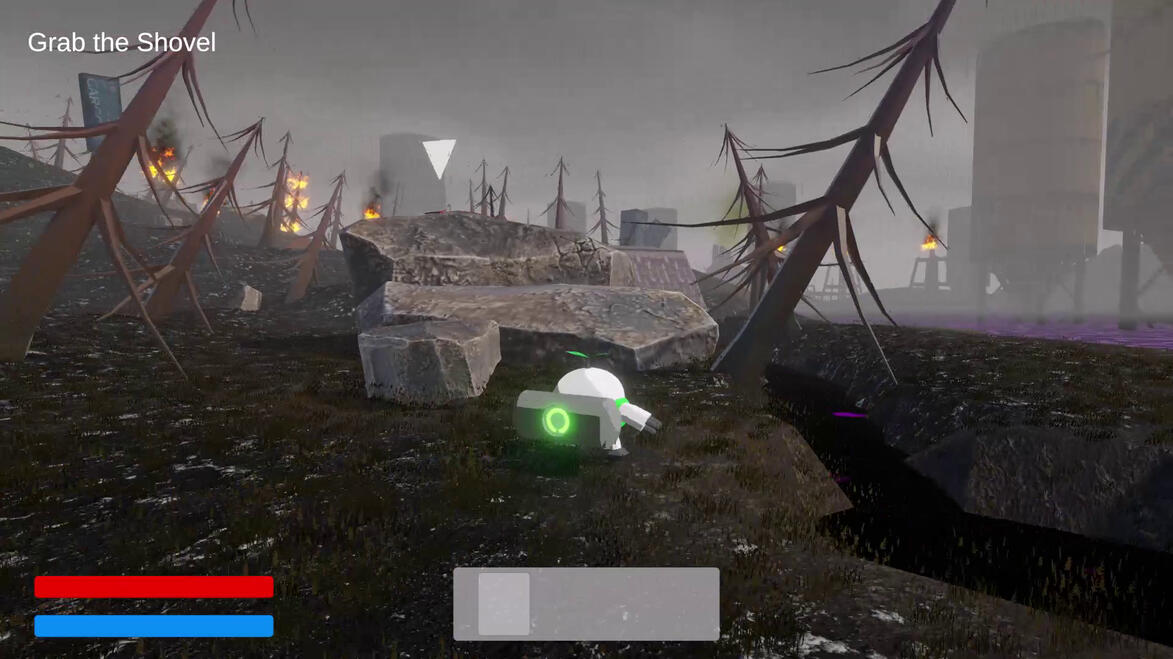Select the highlighted hotbar slot

pyautogui.click(x=504, y=604)
